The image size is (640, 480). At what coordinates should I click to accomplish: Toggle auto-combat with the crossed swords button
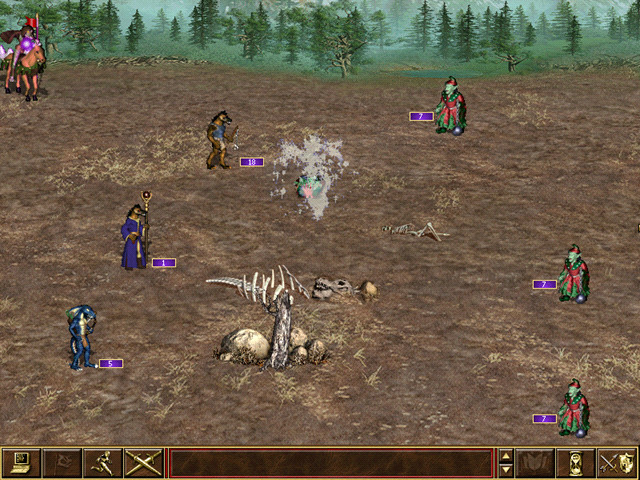coord(143,462)
